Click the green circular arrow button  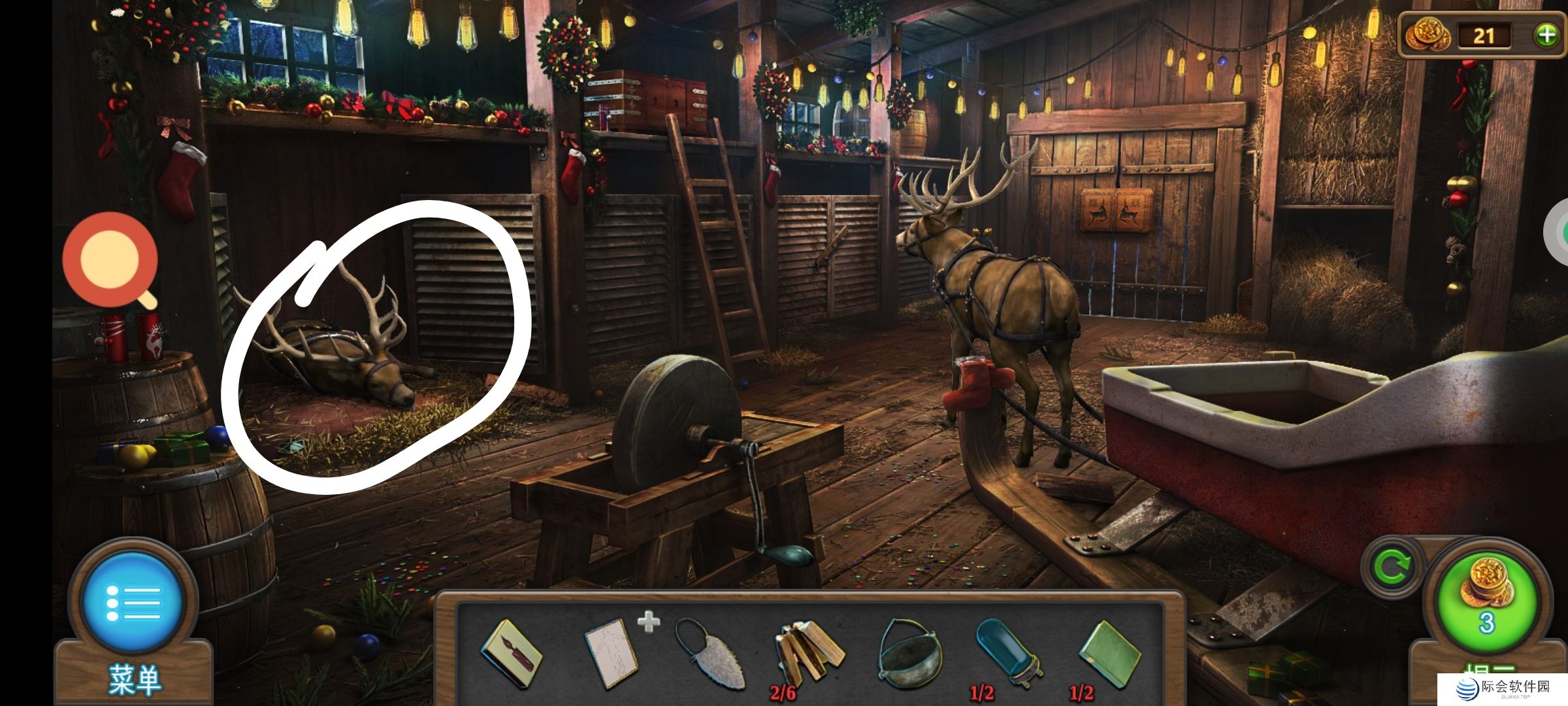(1391, 567)
